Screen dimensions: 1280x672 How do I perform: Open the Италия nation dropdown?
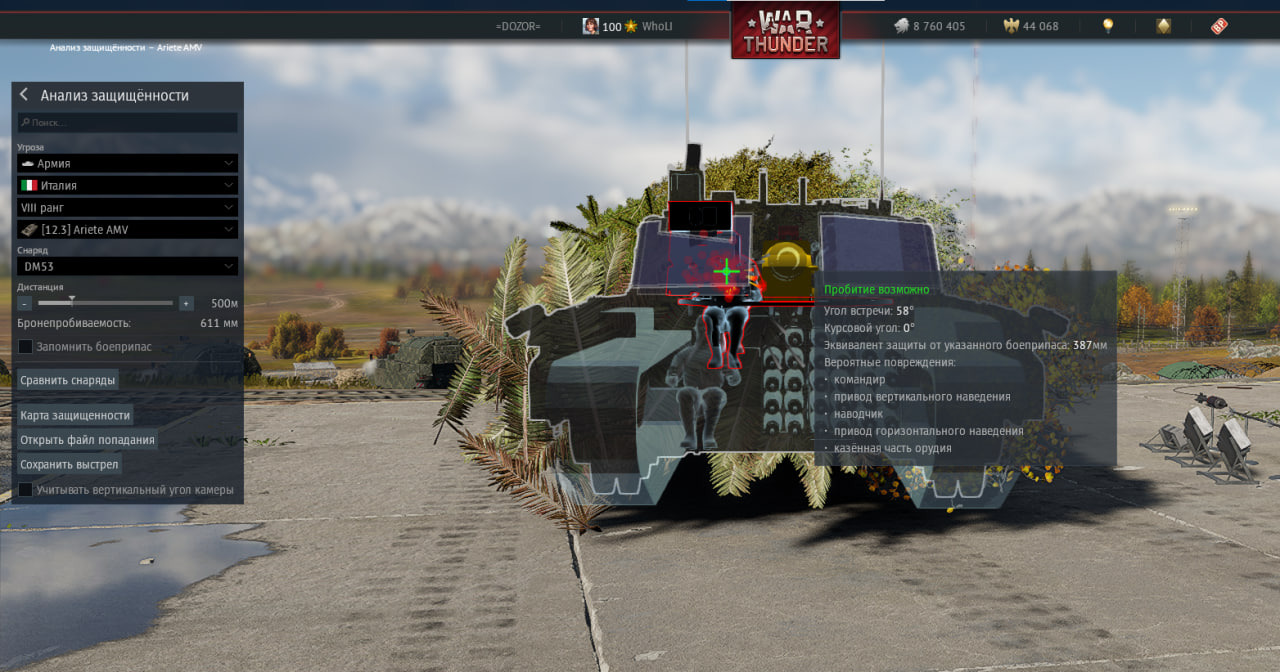point(128,185)
